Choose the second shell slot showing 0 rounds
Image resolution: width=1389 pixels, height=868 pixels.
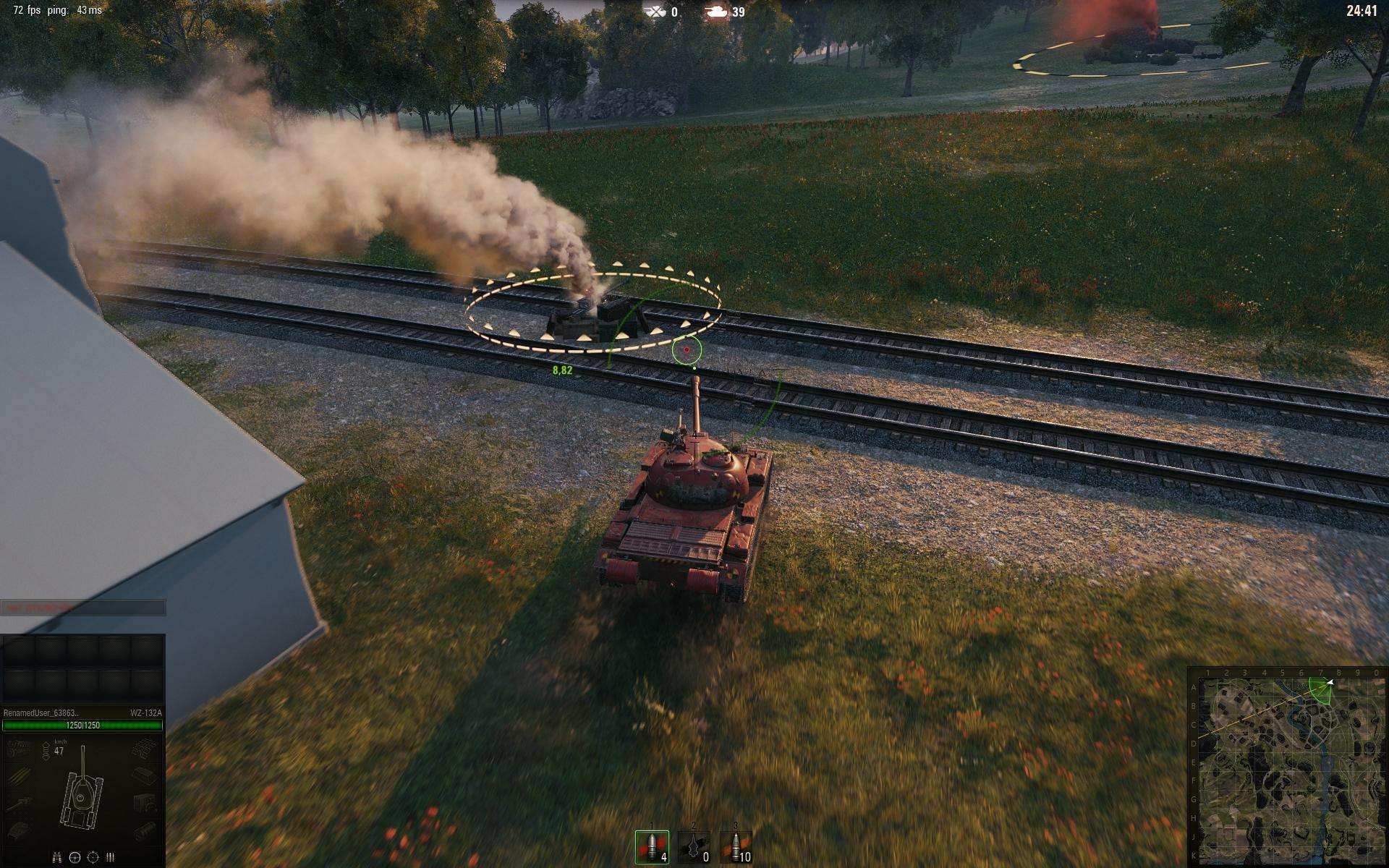pyautogui.click(x=694, y=848)
